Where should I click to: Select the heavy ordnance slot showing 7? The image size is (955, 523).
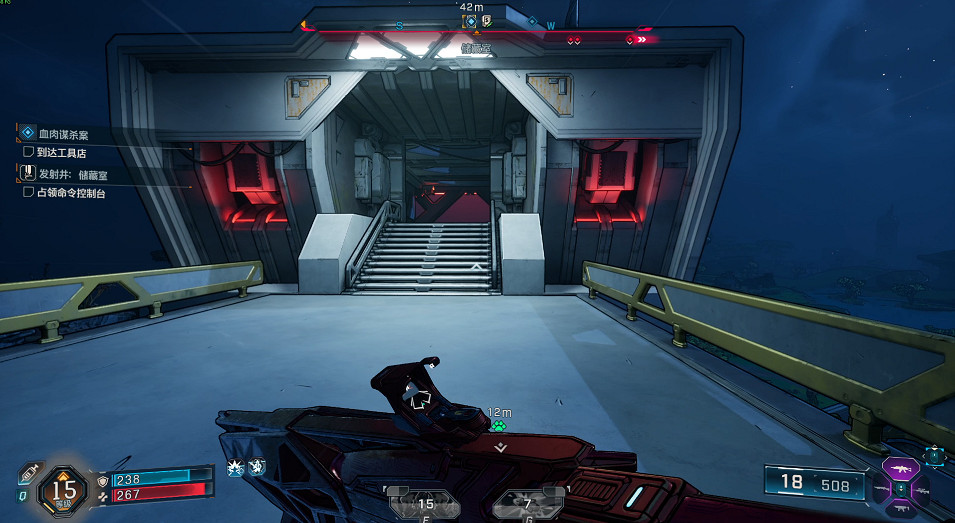pyautogui.click(x=527, y=503)
